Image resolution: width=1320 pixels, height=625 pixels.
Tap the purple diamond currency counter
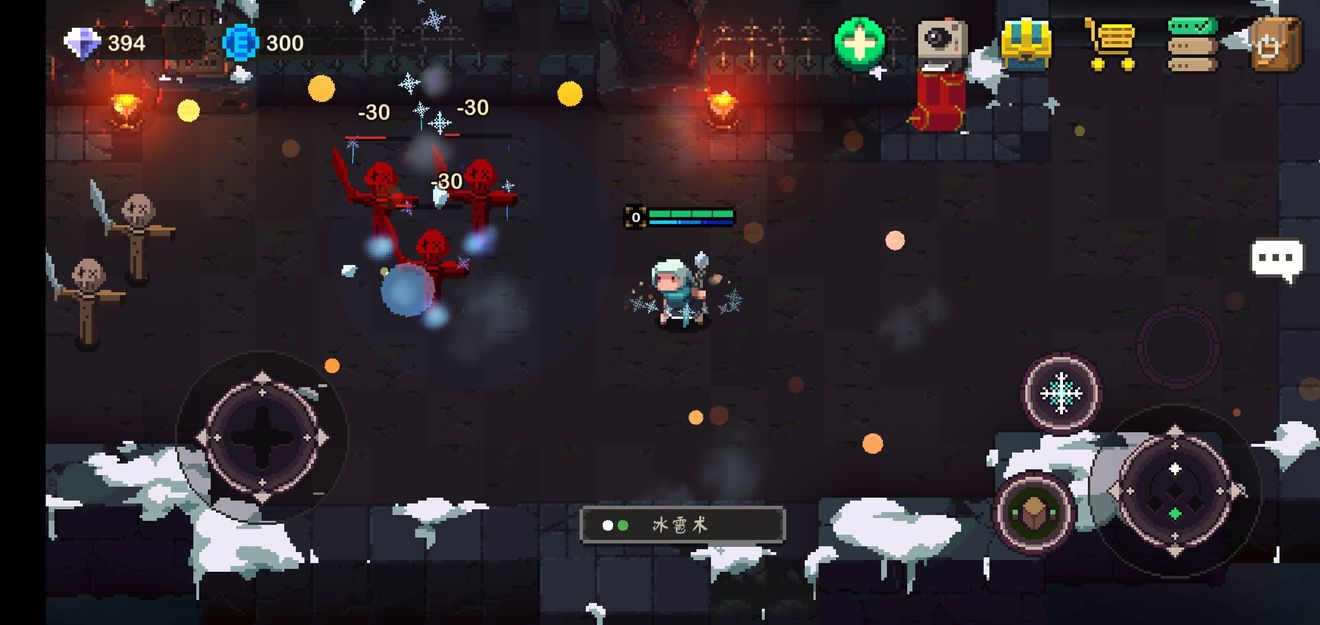(x=105, y=43)
